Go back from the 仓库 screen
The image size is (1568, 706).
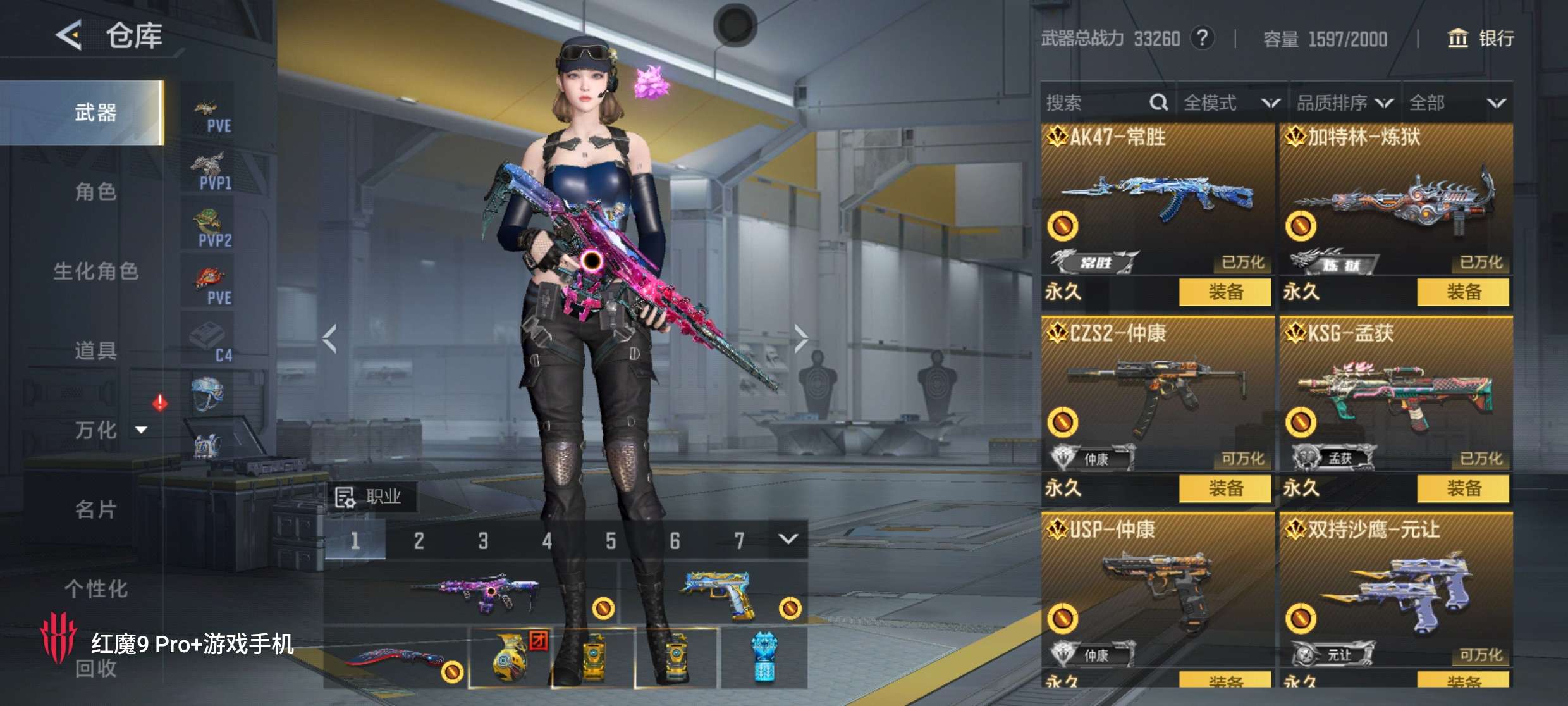[69, 35]
